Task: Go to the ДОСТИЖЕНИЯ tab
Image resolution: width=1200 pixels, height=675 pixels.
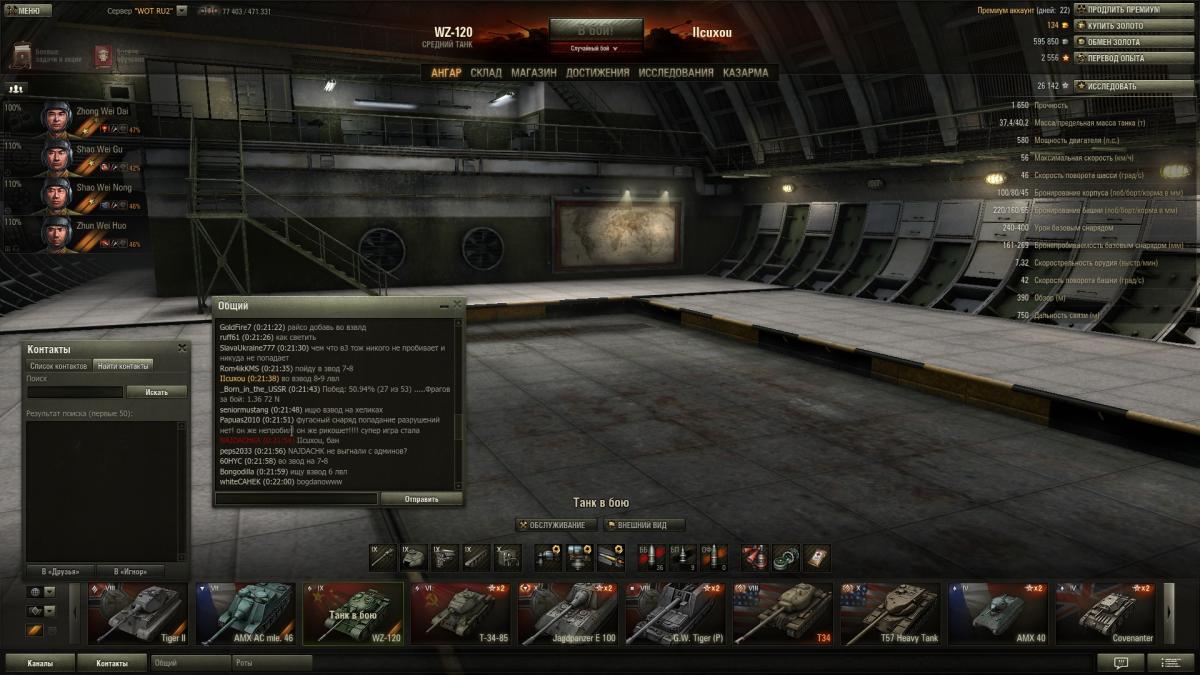Action: click(597, 73)
